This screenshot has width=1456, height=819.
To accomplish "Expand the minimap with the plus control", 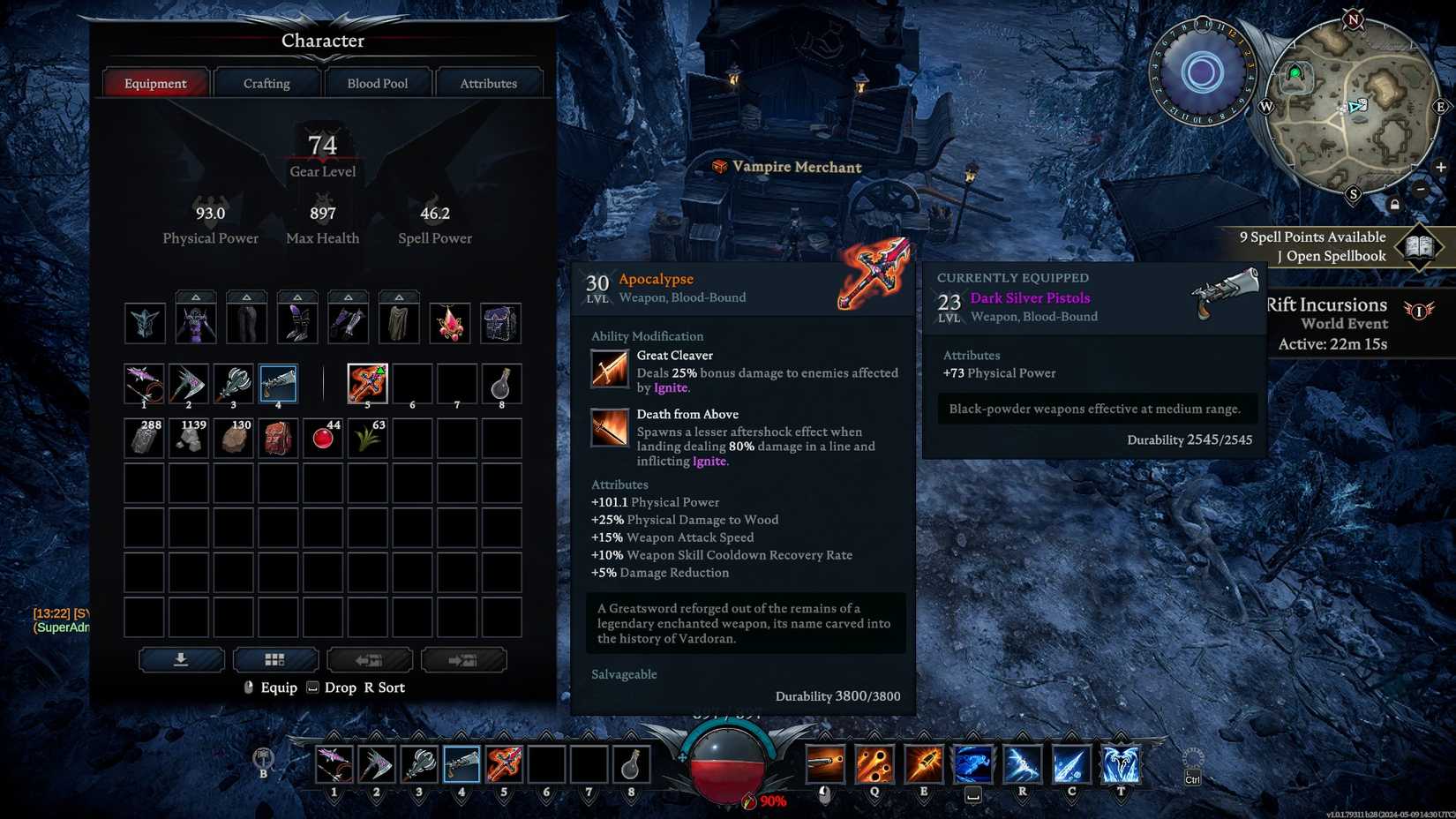I will coord(1440,167).
